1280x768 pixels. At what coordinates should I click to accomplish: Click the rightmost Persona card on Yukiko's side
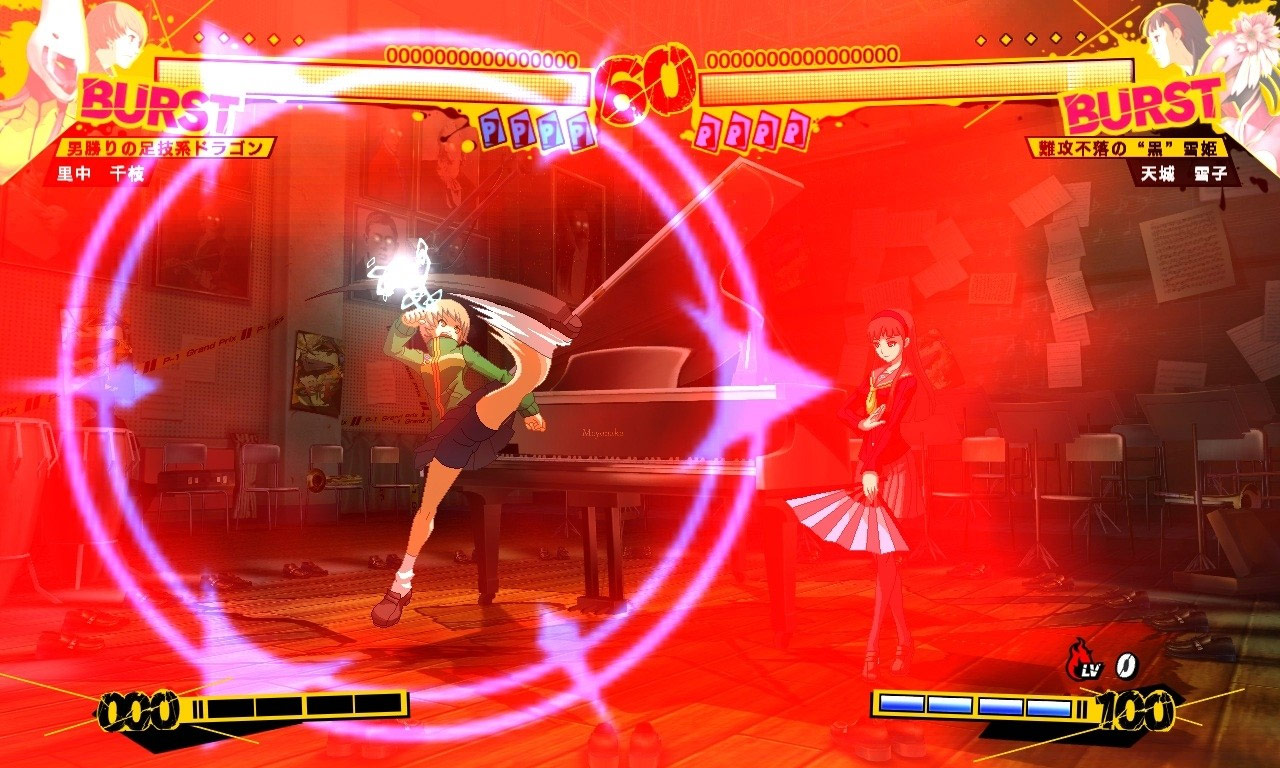[796, 130]
